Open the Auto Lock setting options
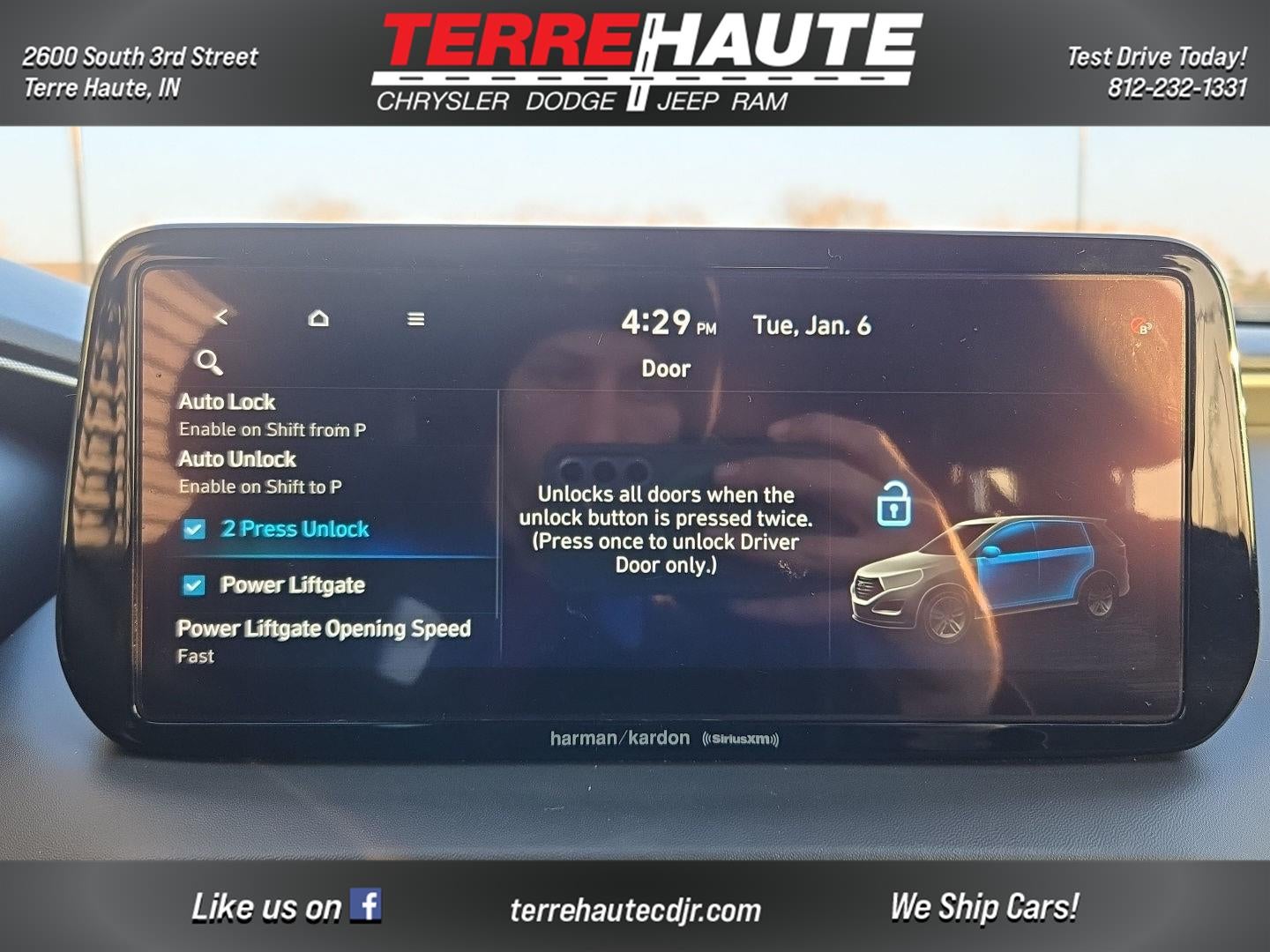The width and height of the screenshot is (1270, 952). tap(227, 402)
